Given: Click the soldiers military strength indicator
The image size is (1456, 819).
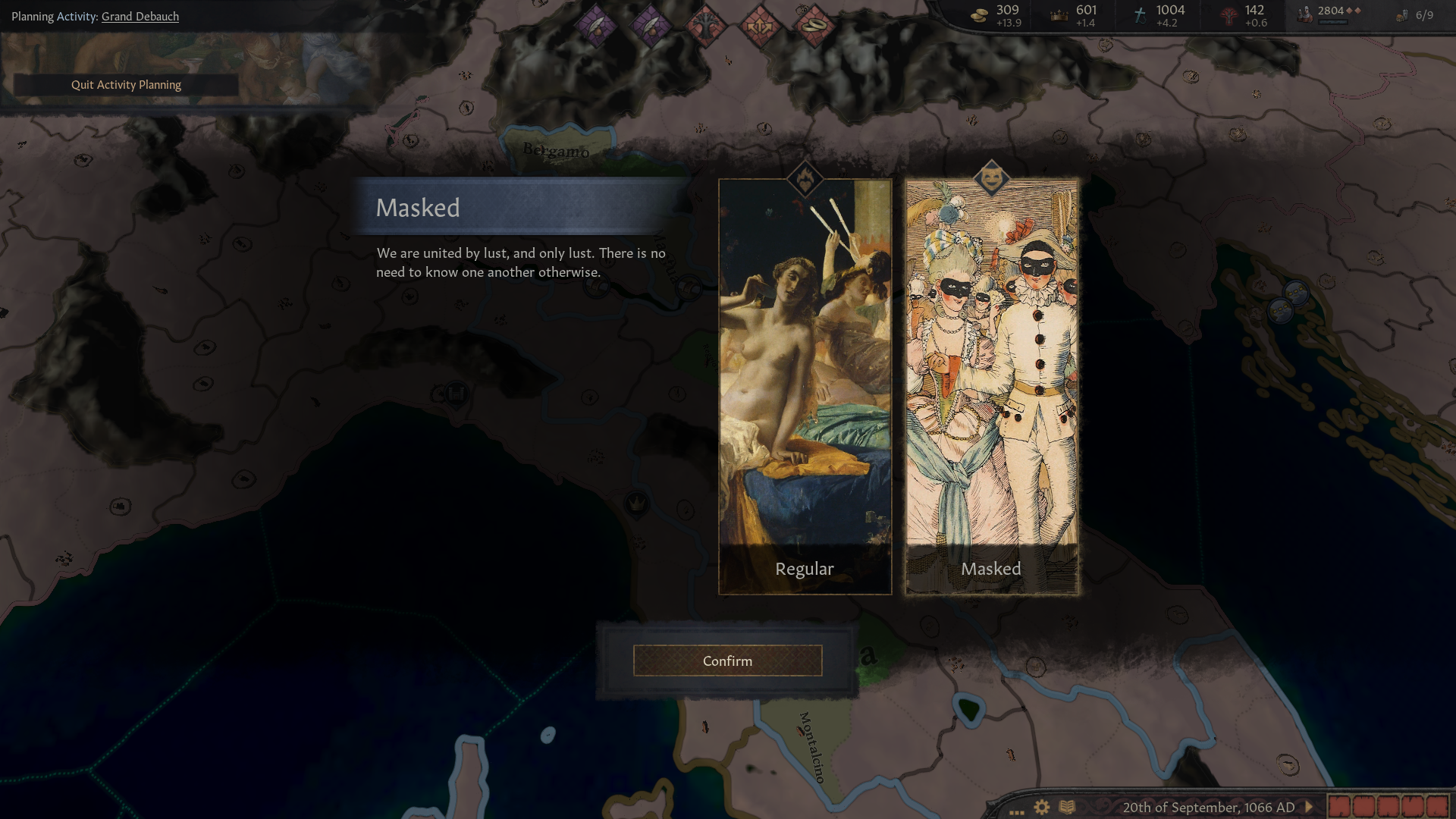Looking at the screenshot, I should [x=1329, y=14].
